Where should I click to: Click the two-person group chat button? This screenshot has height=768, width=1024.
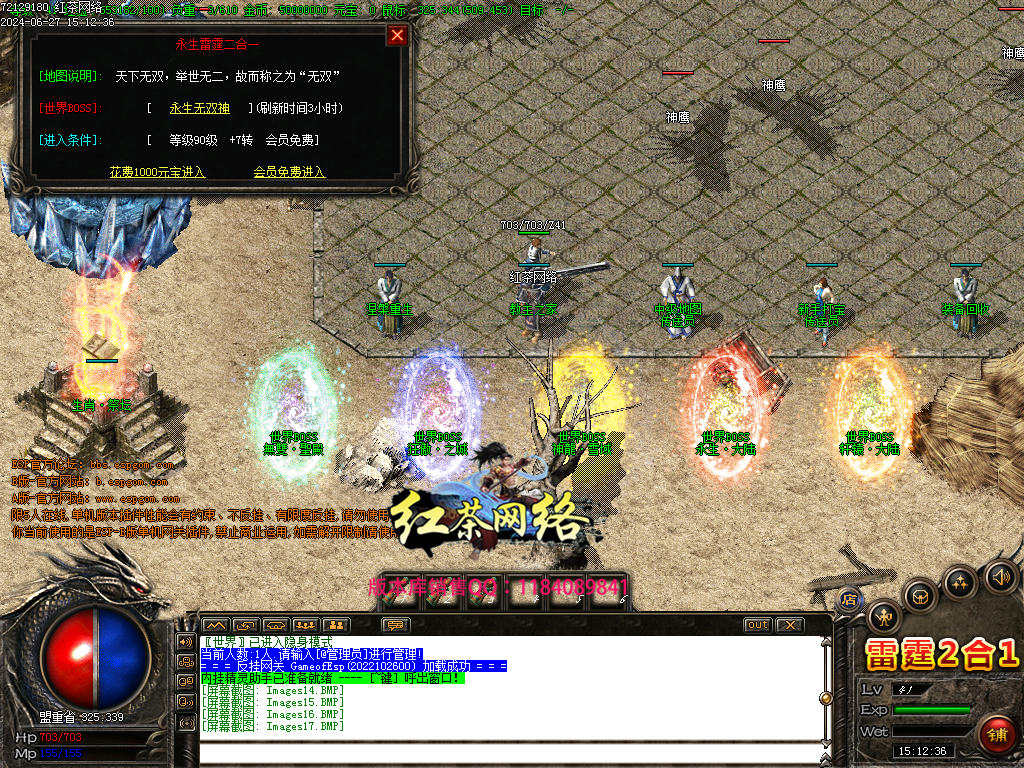[336, 625]
